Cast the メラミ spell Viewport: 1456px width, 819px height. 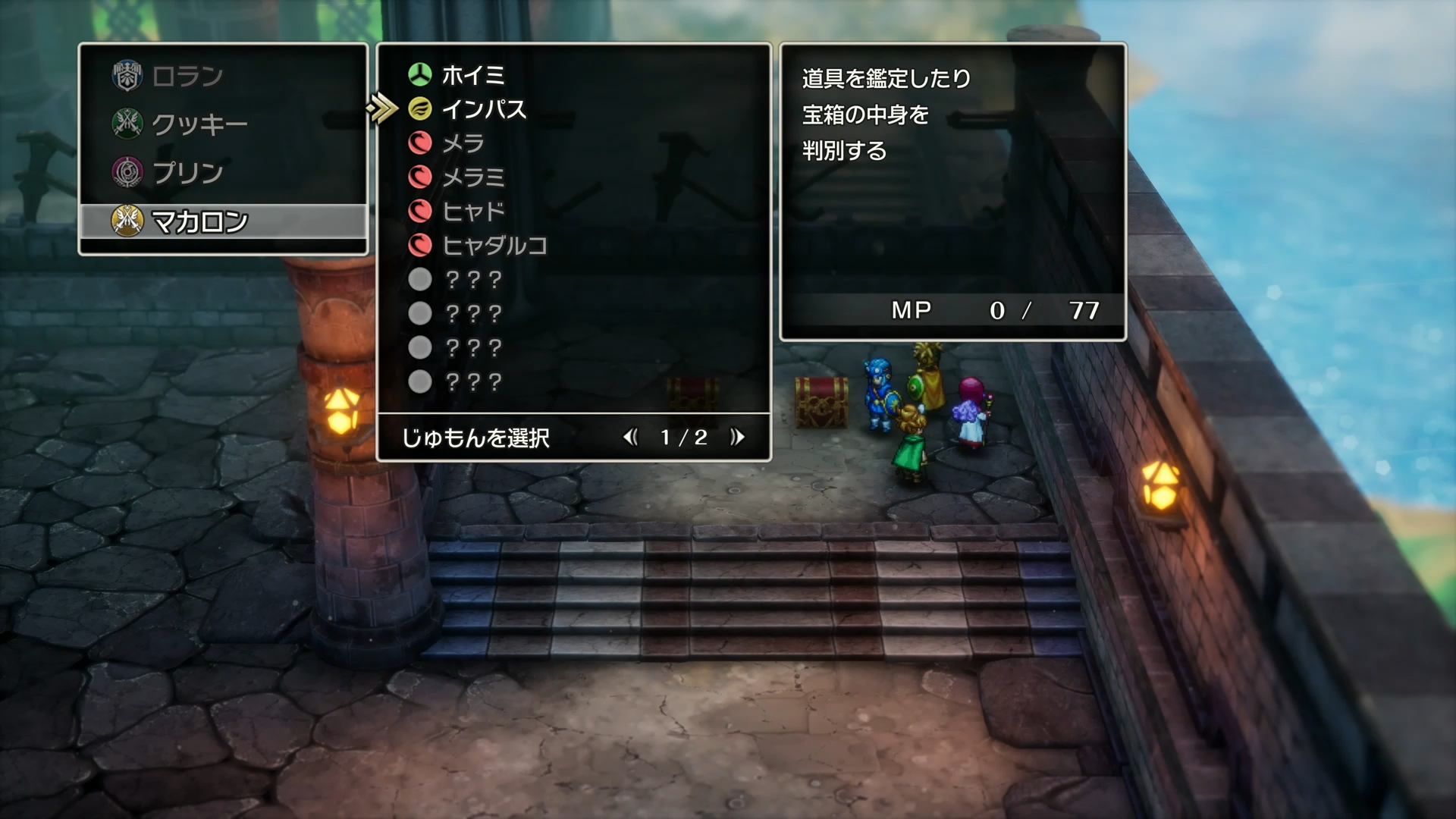474,177
